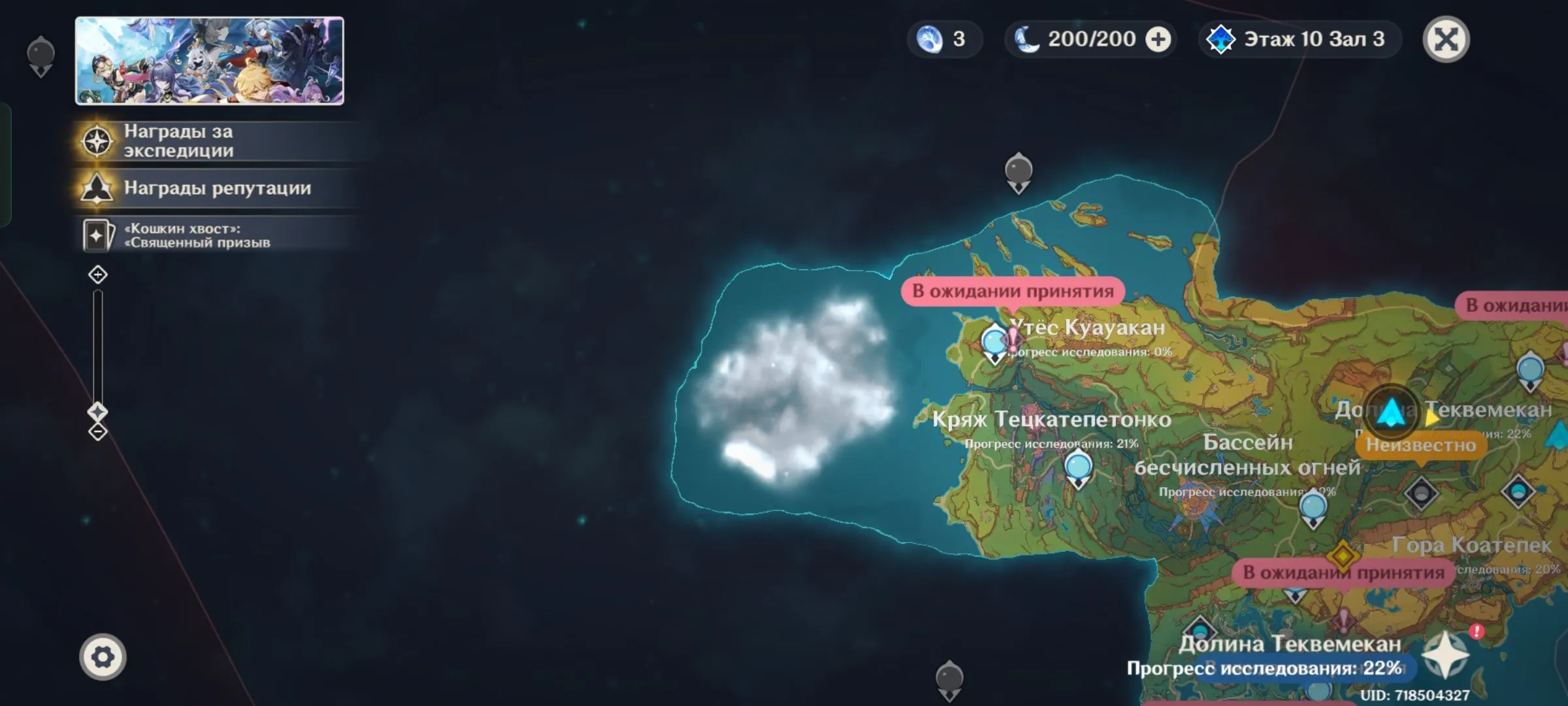Select the waypoint below Кряж Тецкатепетонко label
1568x706 pixels.
point(1078,469)
